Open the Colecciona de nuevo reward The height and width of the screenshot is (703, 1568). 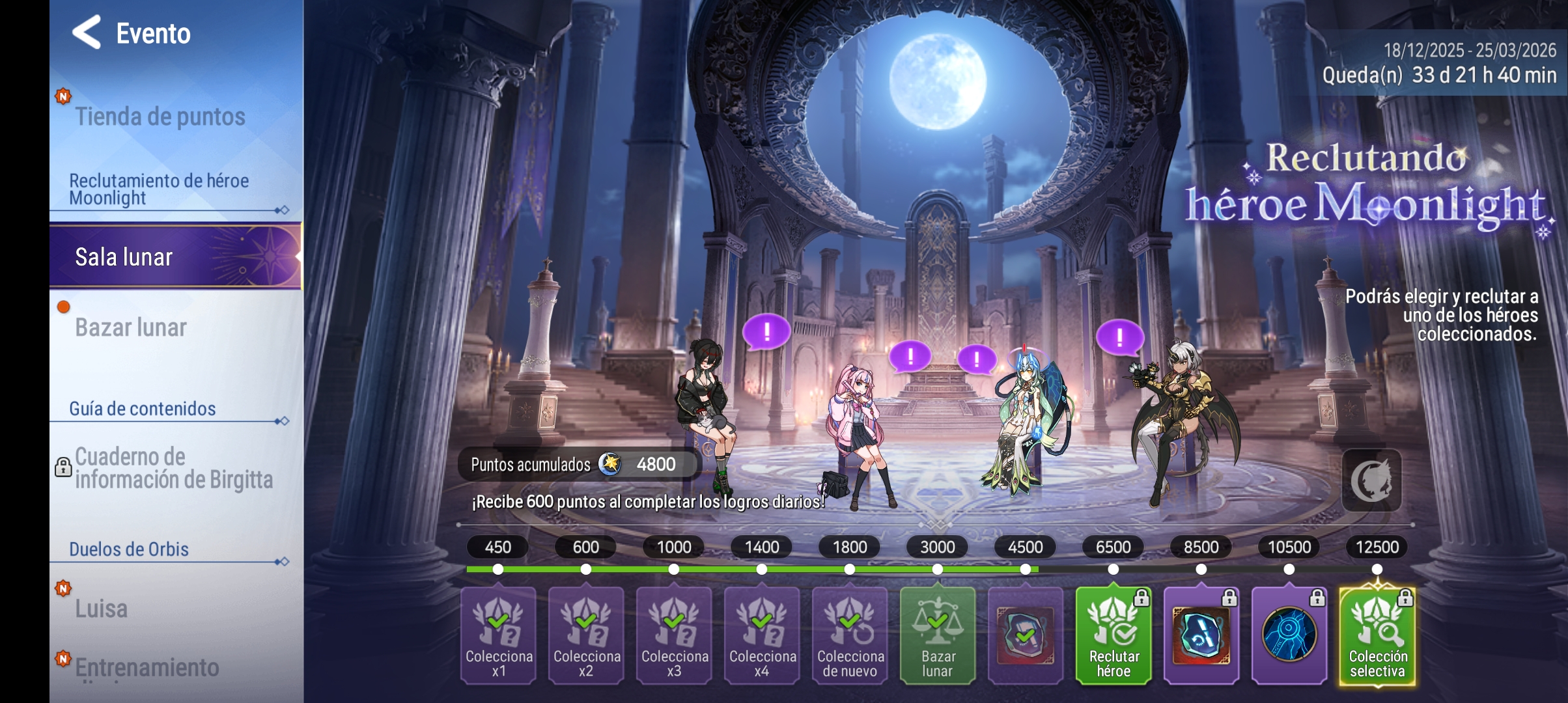click(850, 635)
